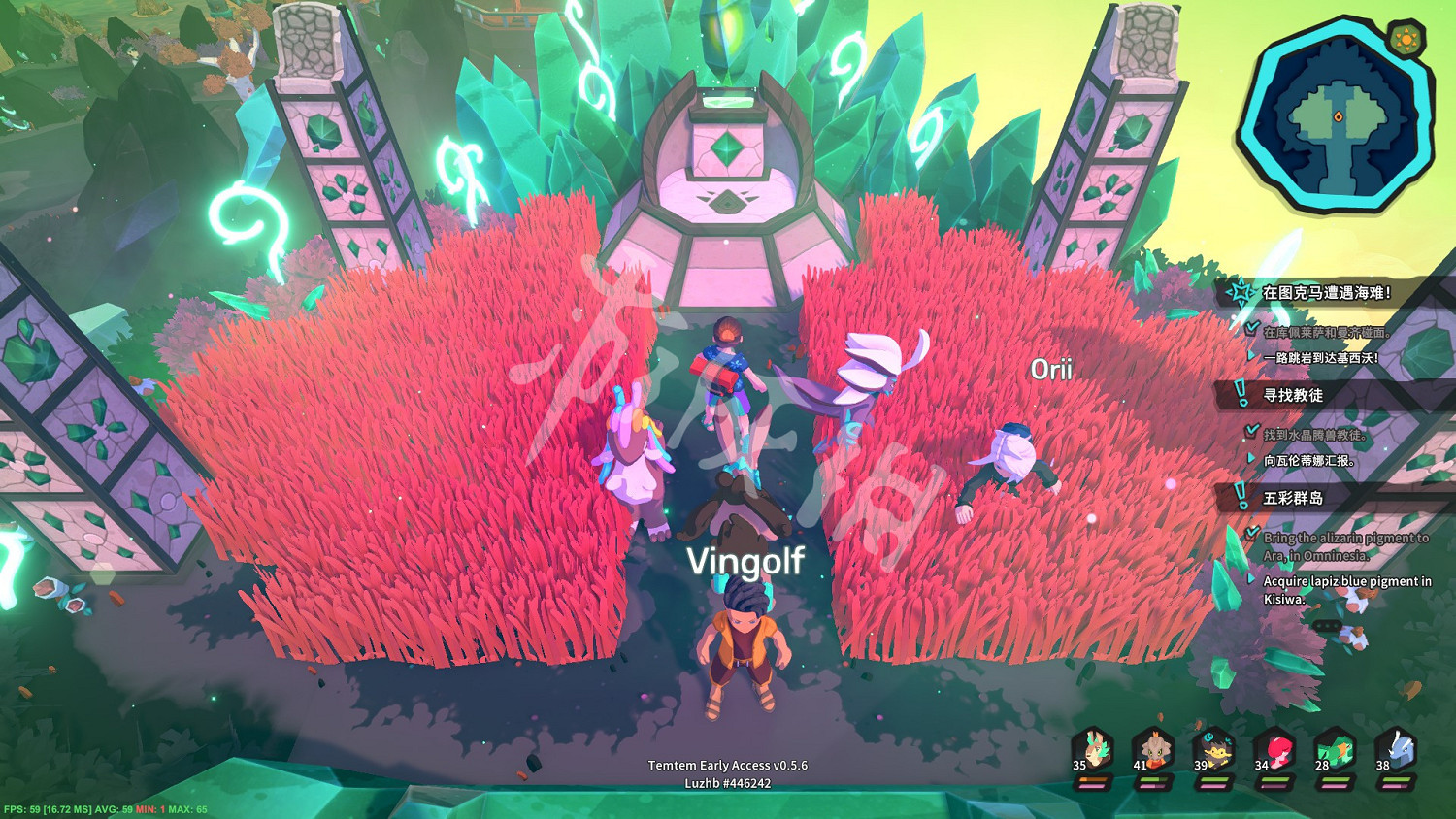Image resolution: width=1456 pixels, height=819 pixels.
Task: Click the exclamation icon next to 五彩群岛
Action: pyautogui.click(x=1240, y=493)
